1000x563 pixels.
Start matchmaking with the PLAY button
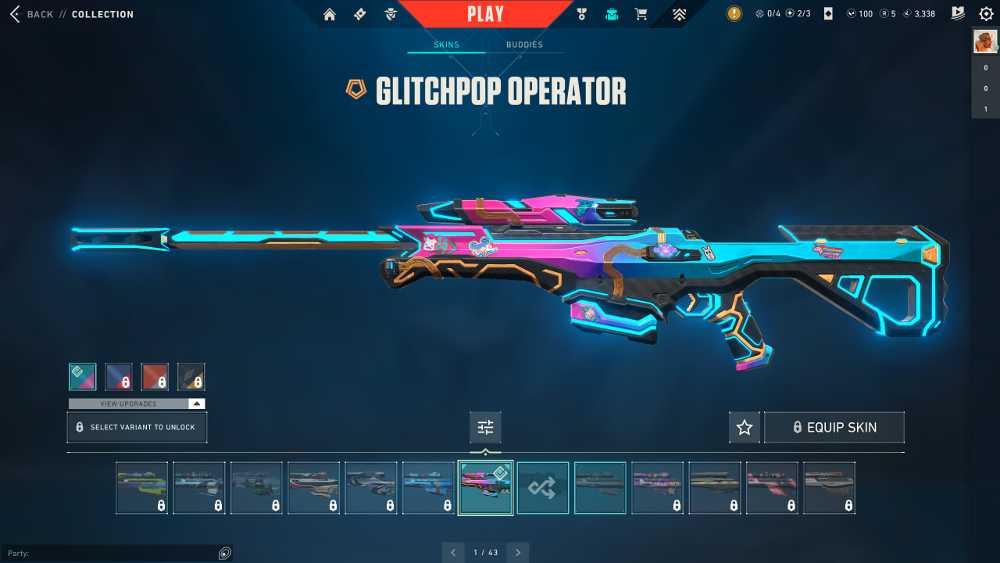[x=485, y=14]
